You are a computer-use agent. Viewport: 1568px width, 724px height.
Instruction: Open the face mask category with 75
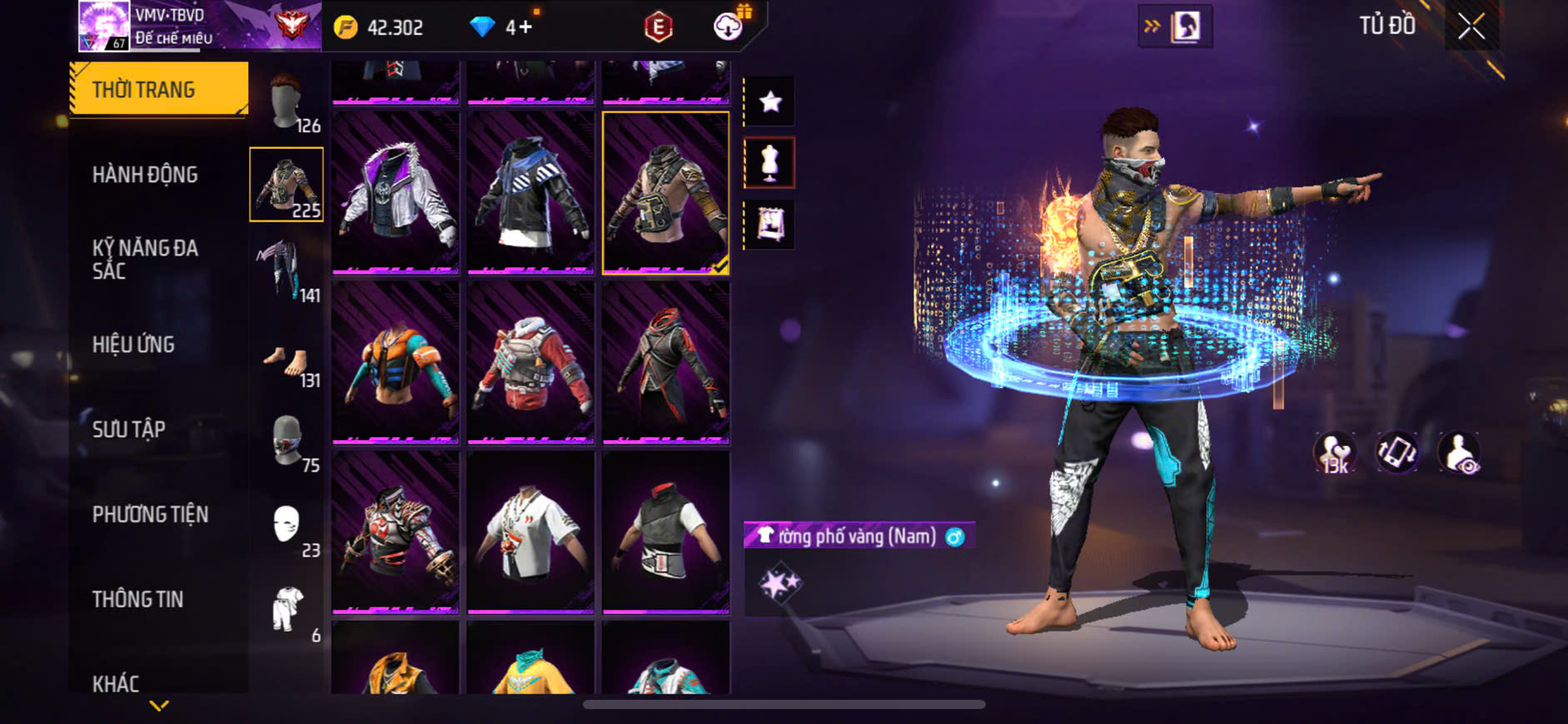[x=287, y=441]
